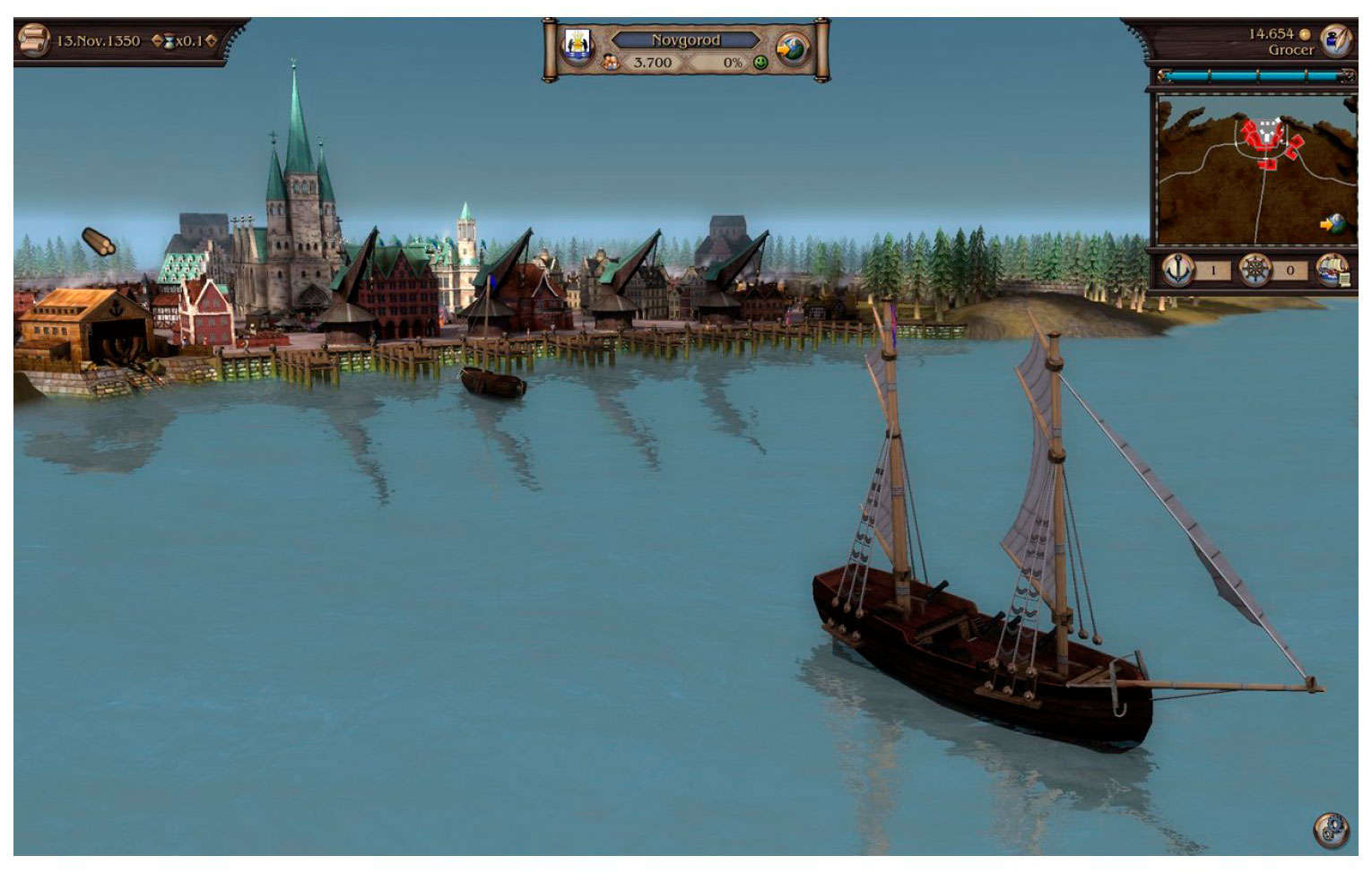The width and height of the screenshot is (1372, 873).
Task: Click the Novgorod coat of arms
Action: click(x=577, y=47)
